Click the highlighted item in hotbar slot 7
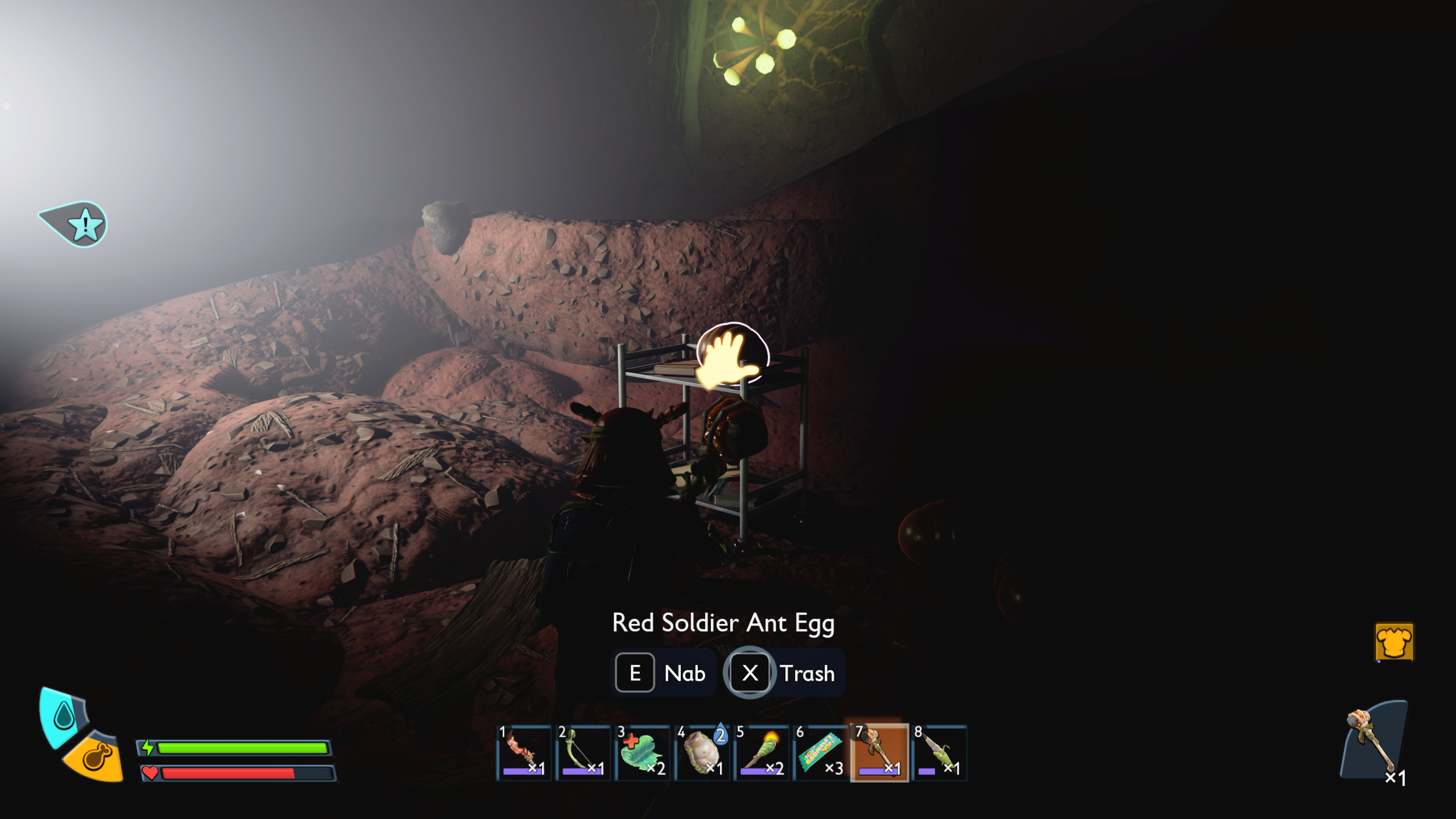 pyautogui.click(x=880, y=751)
